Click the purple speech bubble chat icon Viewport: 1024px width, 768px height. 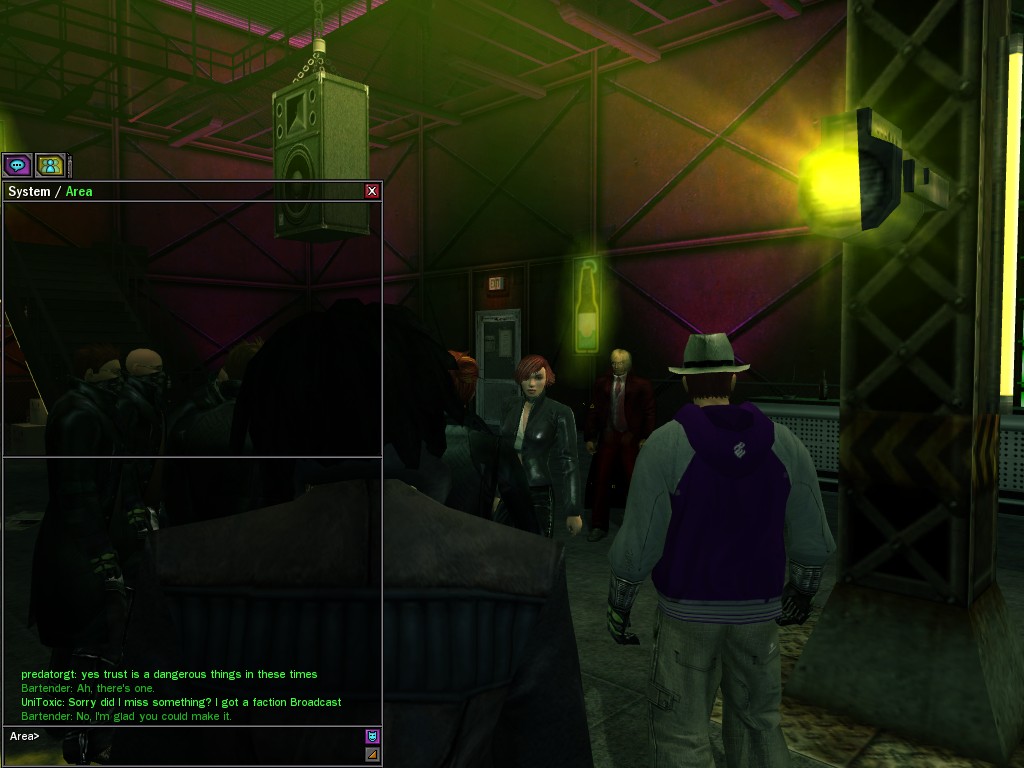17,165
